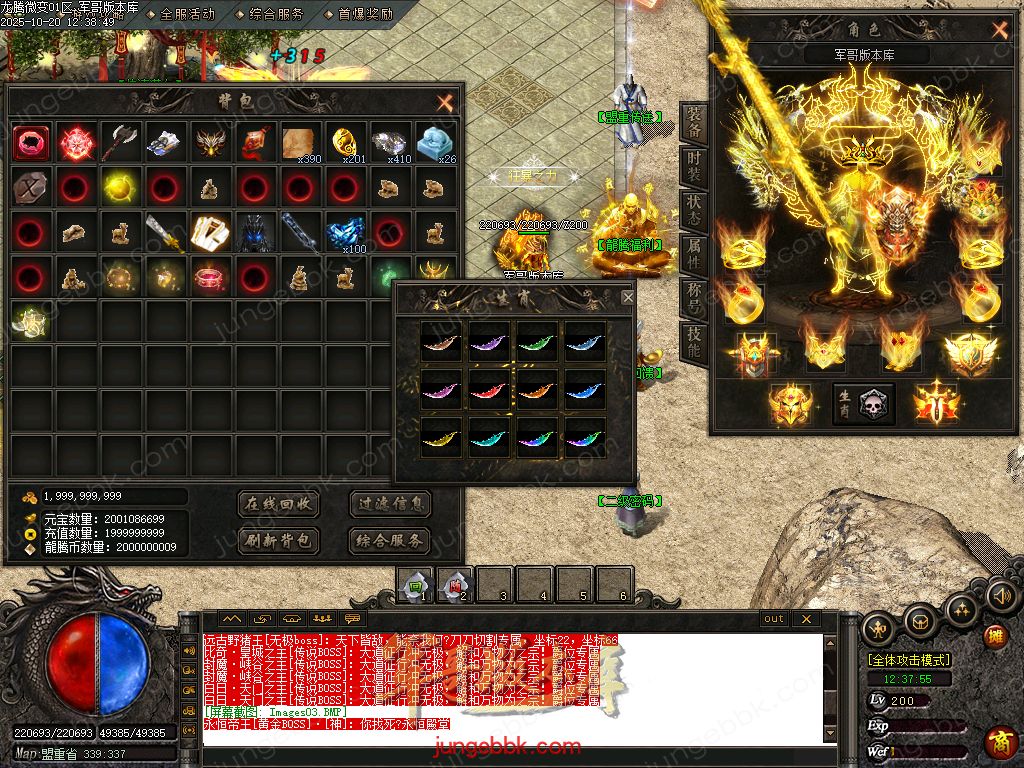The width and height of the screenshot is (1024, 768).
Task: Show the 属性 attributes tab
Action: click(x=693, y=254)
